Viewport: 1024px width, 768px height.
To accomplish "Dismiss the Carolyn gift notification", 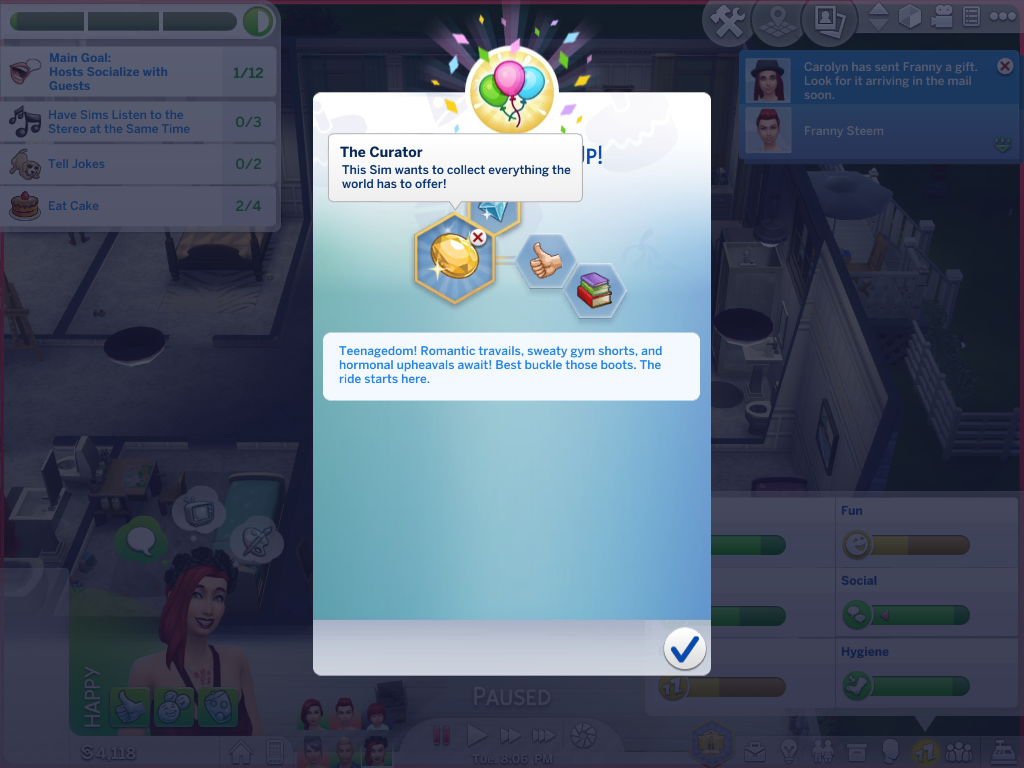I will (1005, 66).
